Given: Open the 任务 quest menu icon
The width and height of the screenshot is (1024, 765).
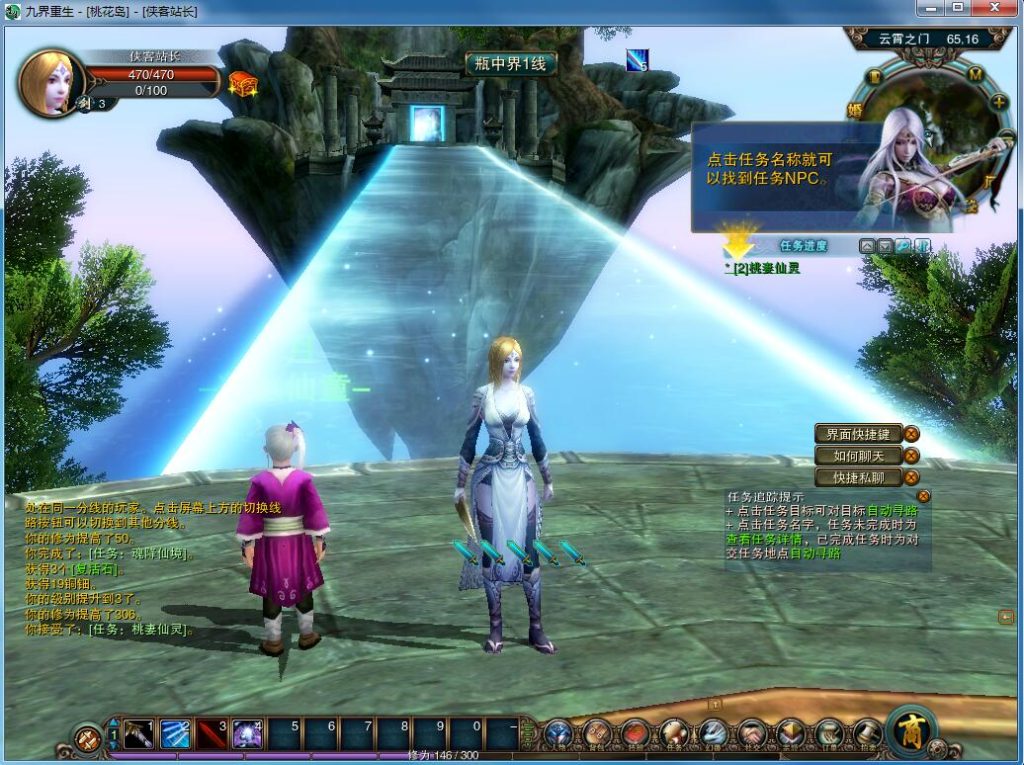Looking at the screenshot, I should pyautogui.click(x=673, y=734).
